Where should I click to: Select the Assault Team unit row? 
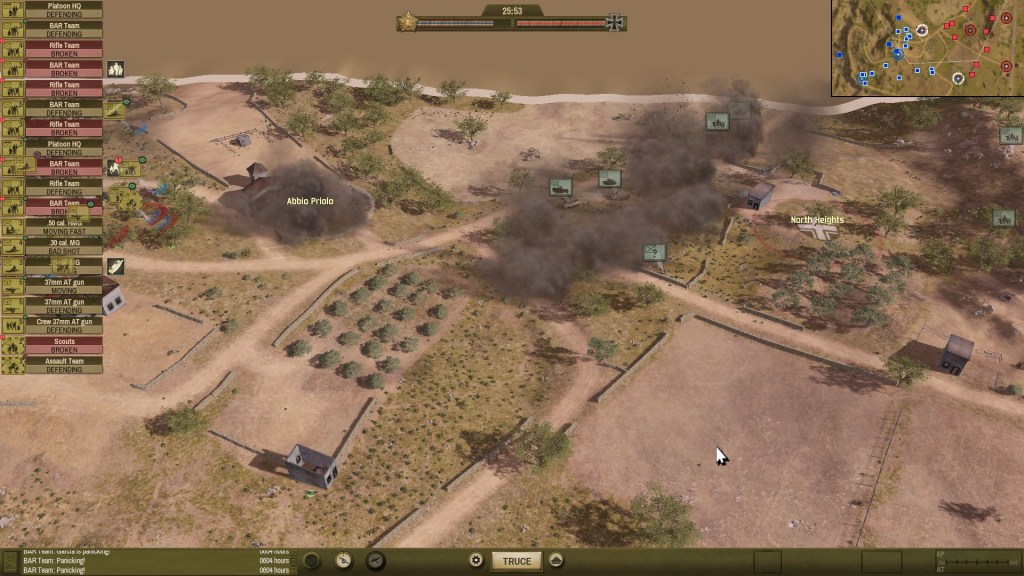click(x=64, y=365)
